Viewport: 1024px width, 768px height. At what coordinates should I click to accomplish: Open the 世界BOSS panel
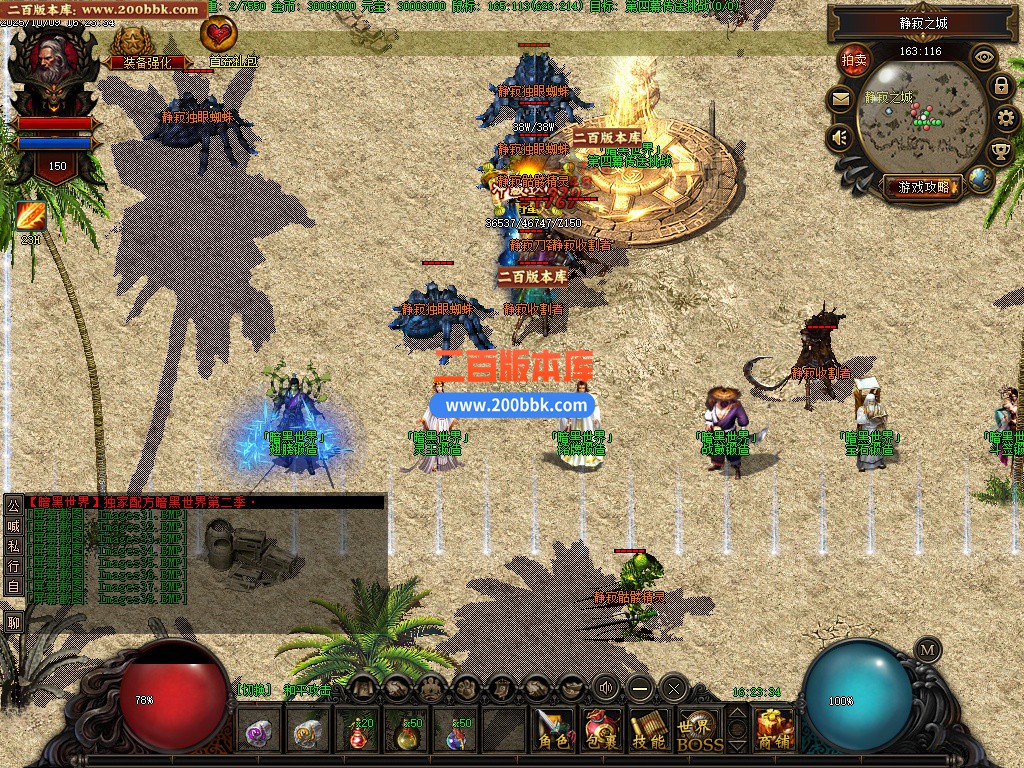coord(699,731)
